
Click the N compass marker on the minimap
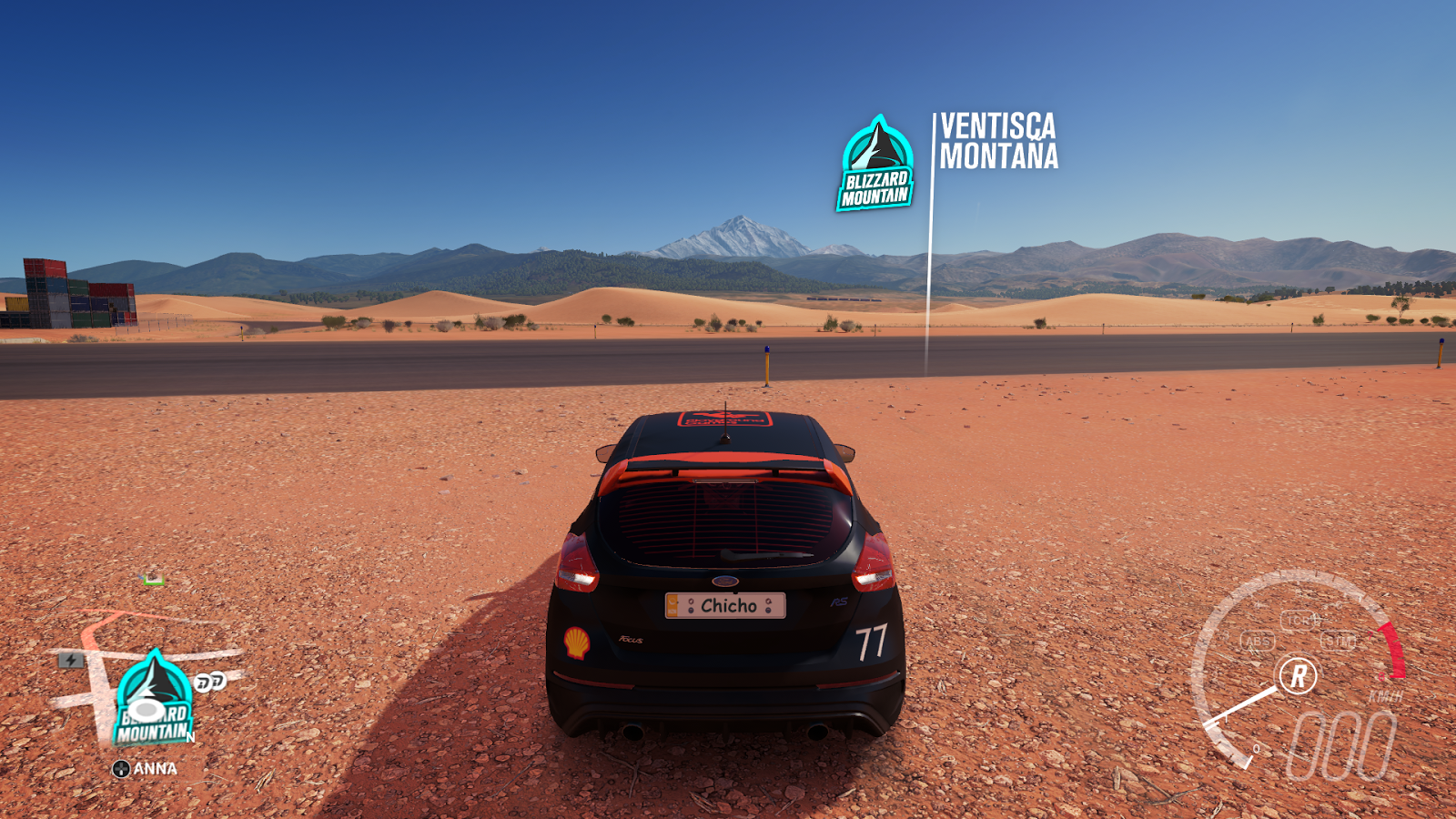[189, 736]
